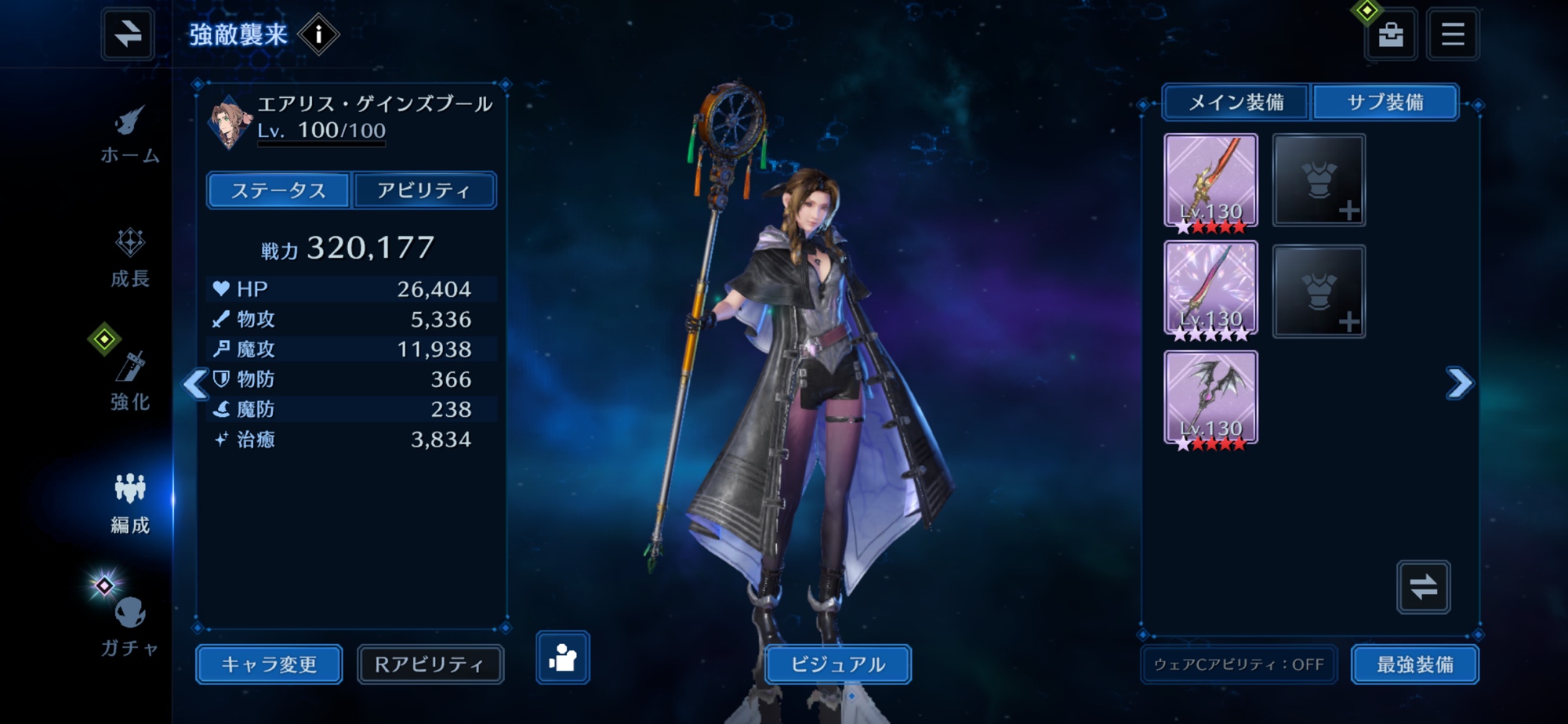Viewport: 1568px width, 724px height.
Task: Open the Rアビリティ button
Action: tap(430, 664)
